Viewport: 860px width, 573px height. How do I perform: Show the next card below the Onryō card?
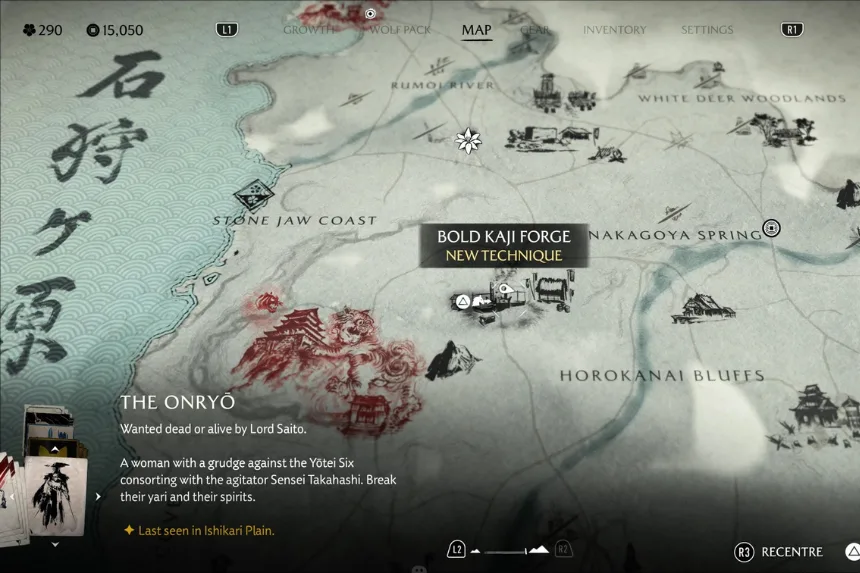click(54, 544)
